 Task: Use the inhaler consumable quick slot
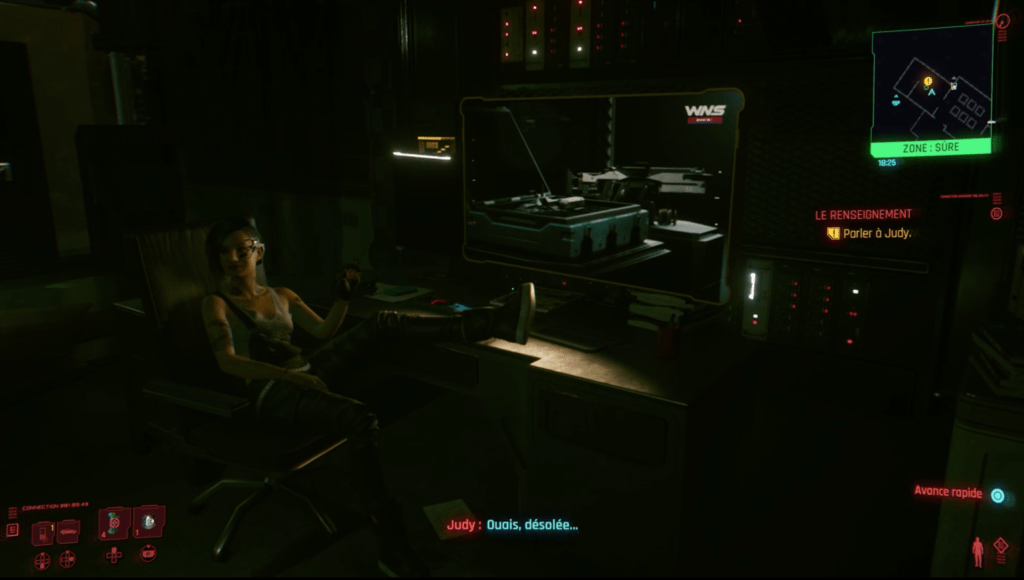coord(113,522)
